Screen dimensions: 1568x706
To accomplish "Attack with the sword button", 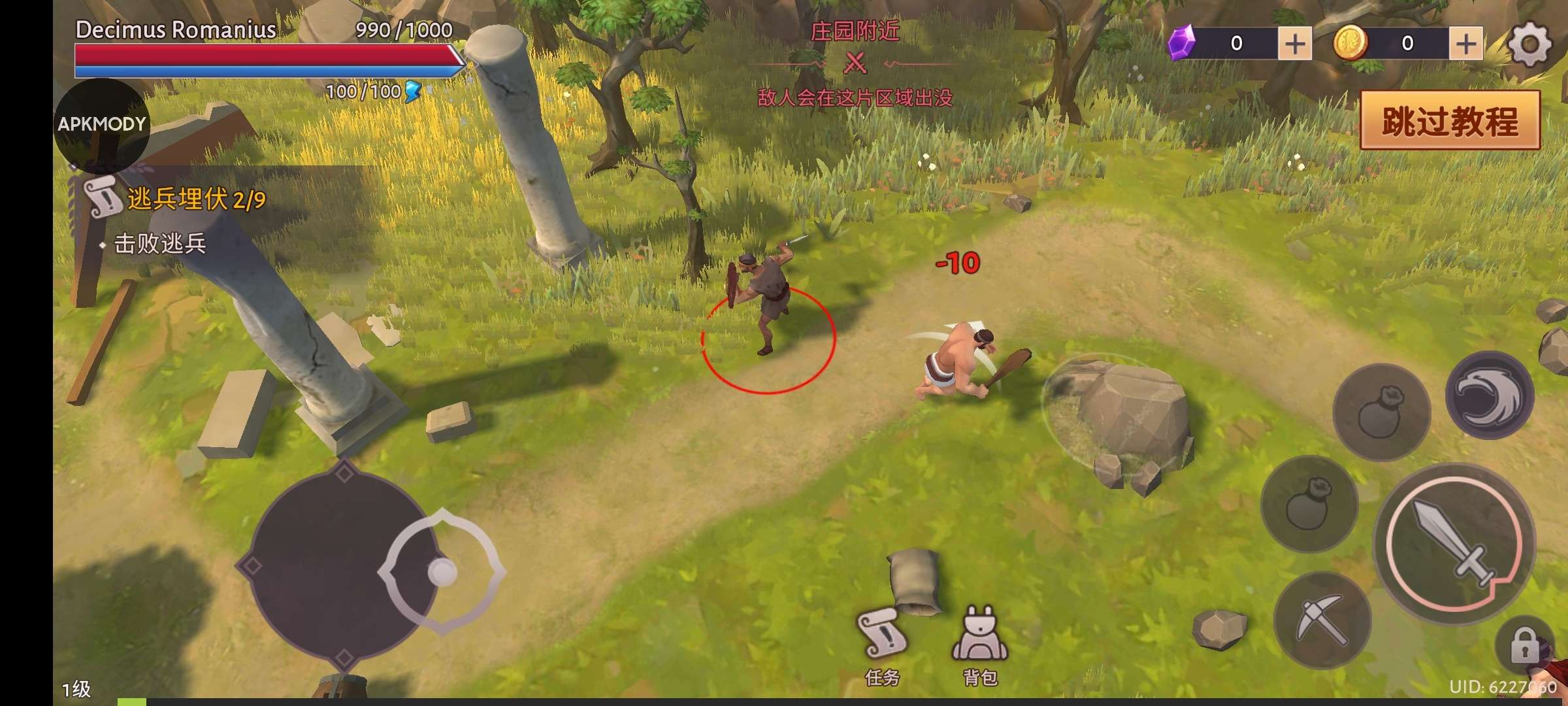I will (x=1454, y=544).
